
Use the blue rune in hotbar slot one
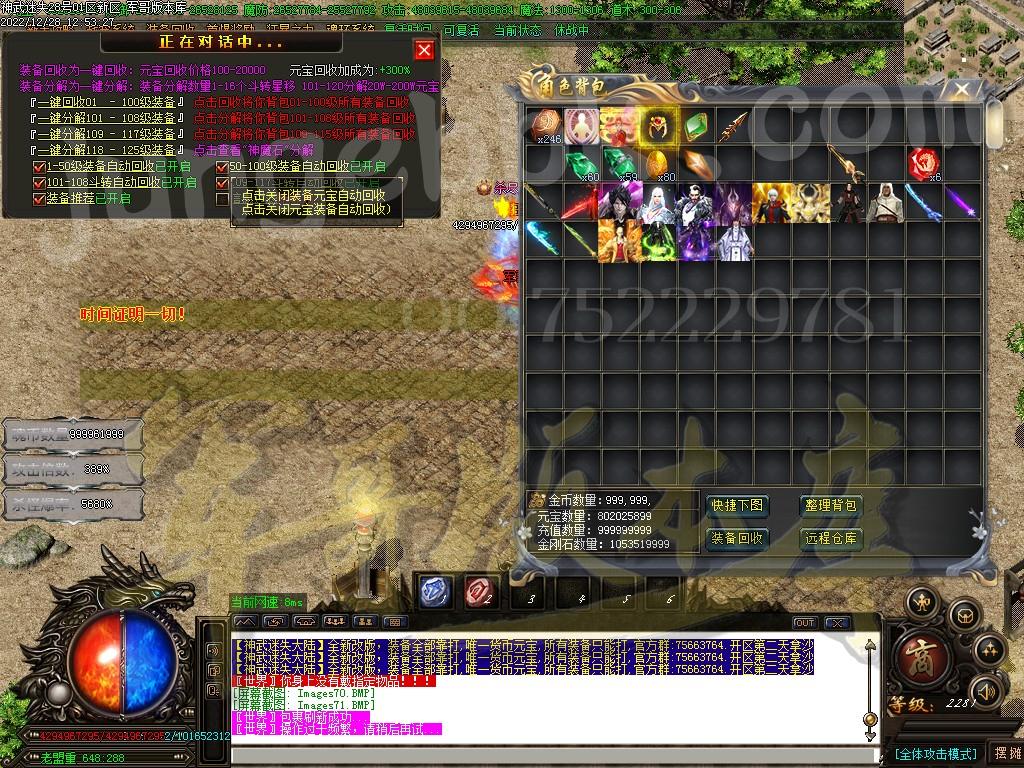pos(434,592)
